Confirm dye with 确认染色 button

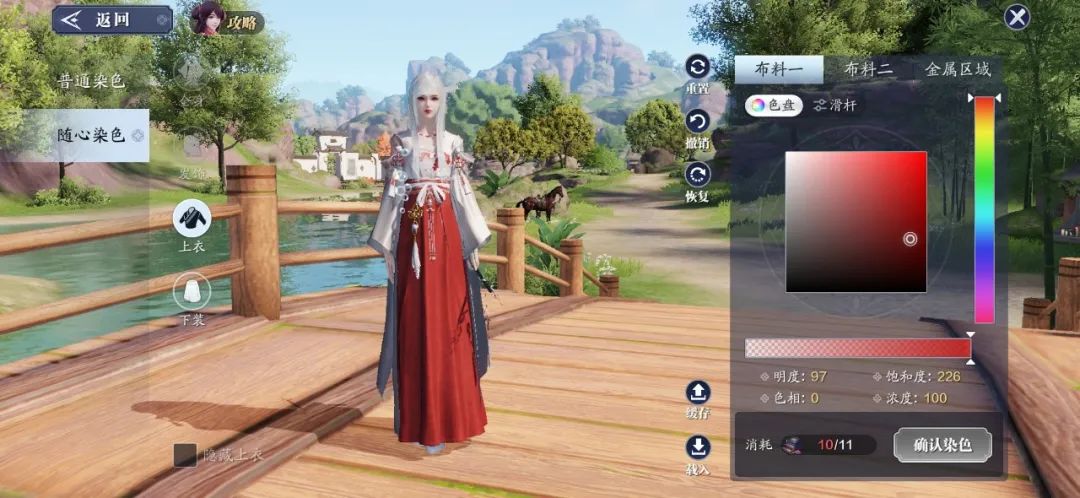coord(942,445)
